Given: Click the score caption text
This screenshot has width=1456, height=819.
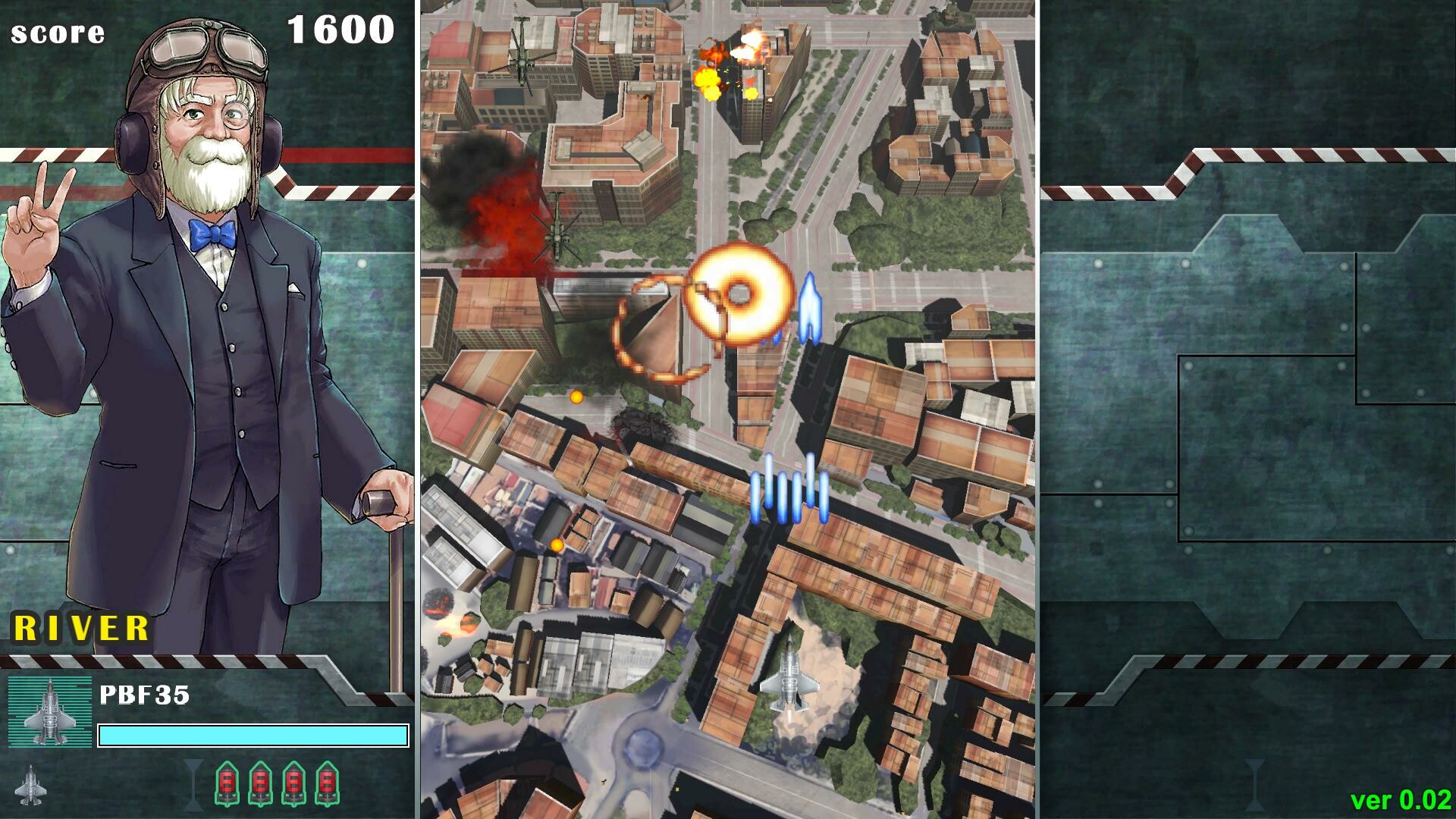Looking at the screenshot, I should pyautogui.click(x=57, y=32).
